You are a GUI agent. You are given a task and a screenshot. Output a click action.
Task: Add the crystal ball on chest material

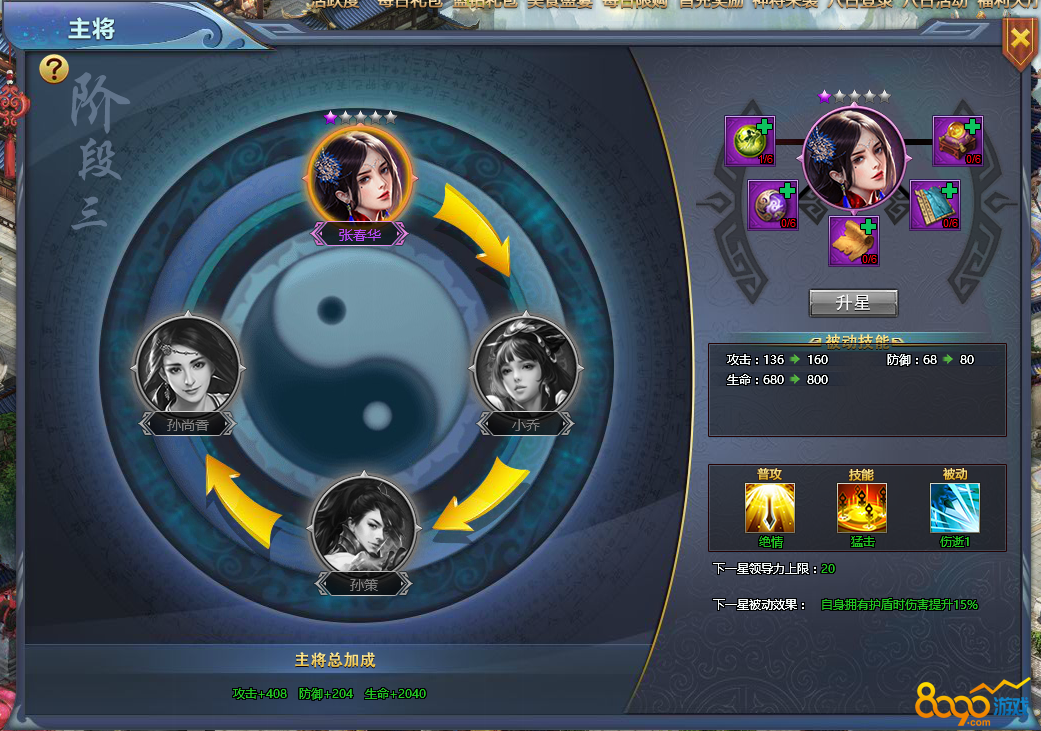point(957,141)
